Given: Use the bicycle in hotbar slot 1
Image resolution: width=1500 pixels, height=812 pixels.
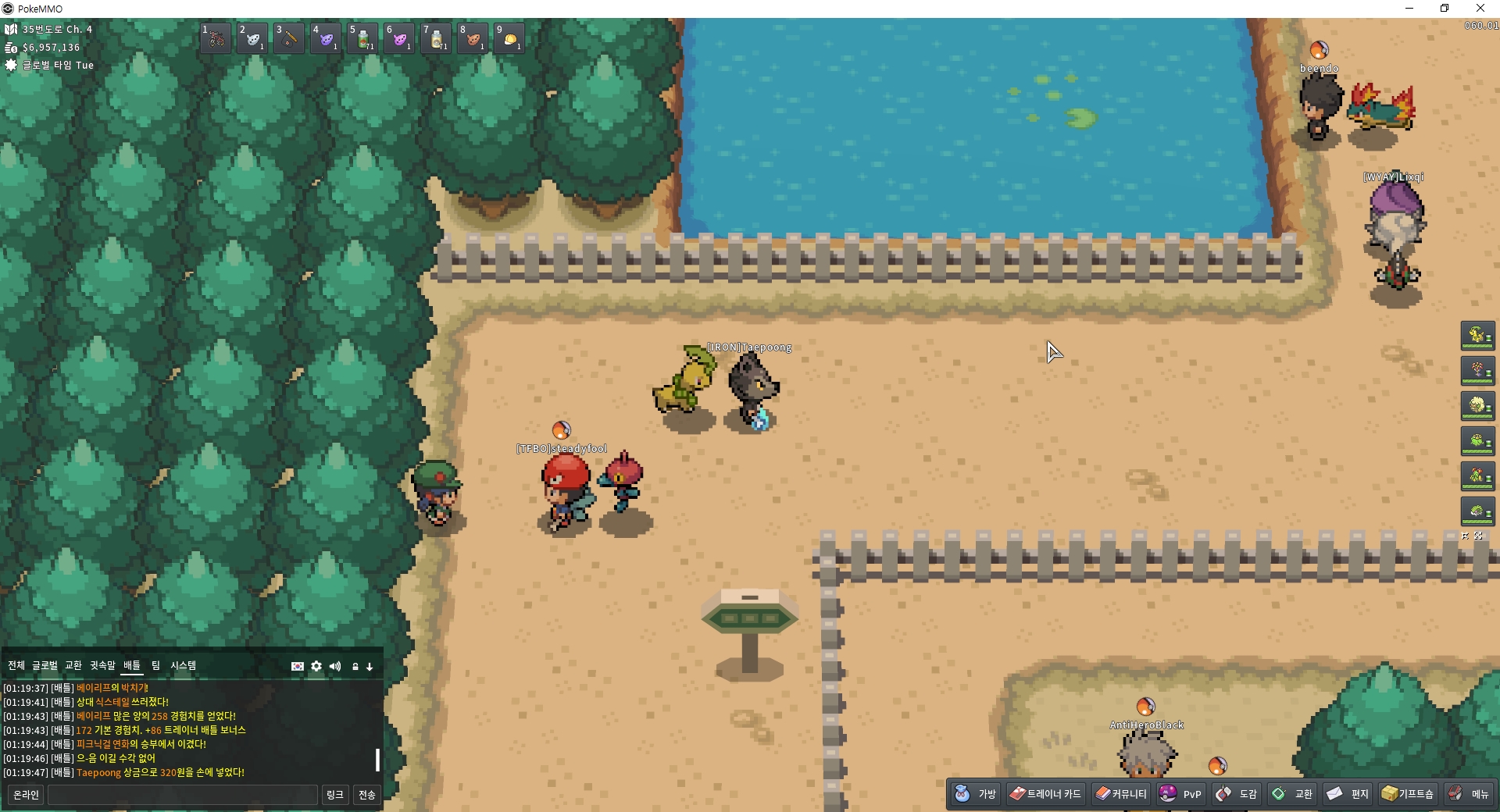Looking at the screenshot, I should click(x=216, y=38).
